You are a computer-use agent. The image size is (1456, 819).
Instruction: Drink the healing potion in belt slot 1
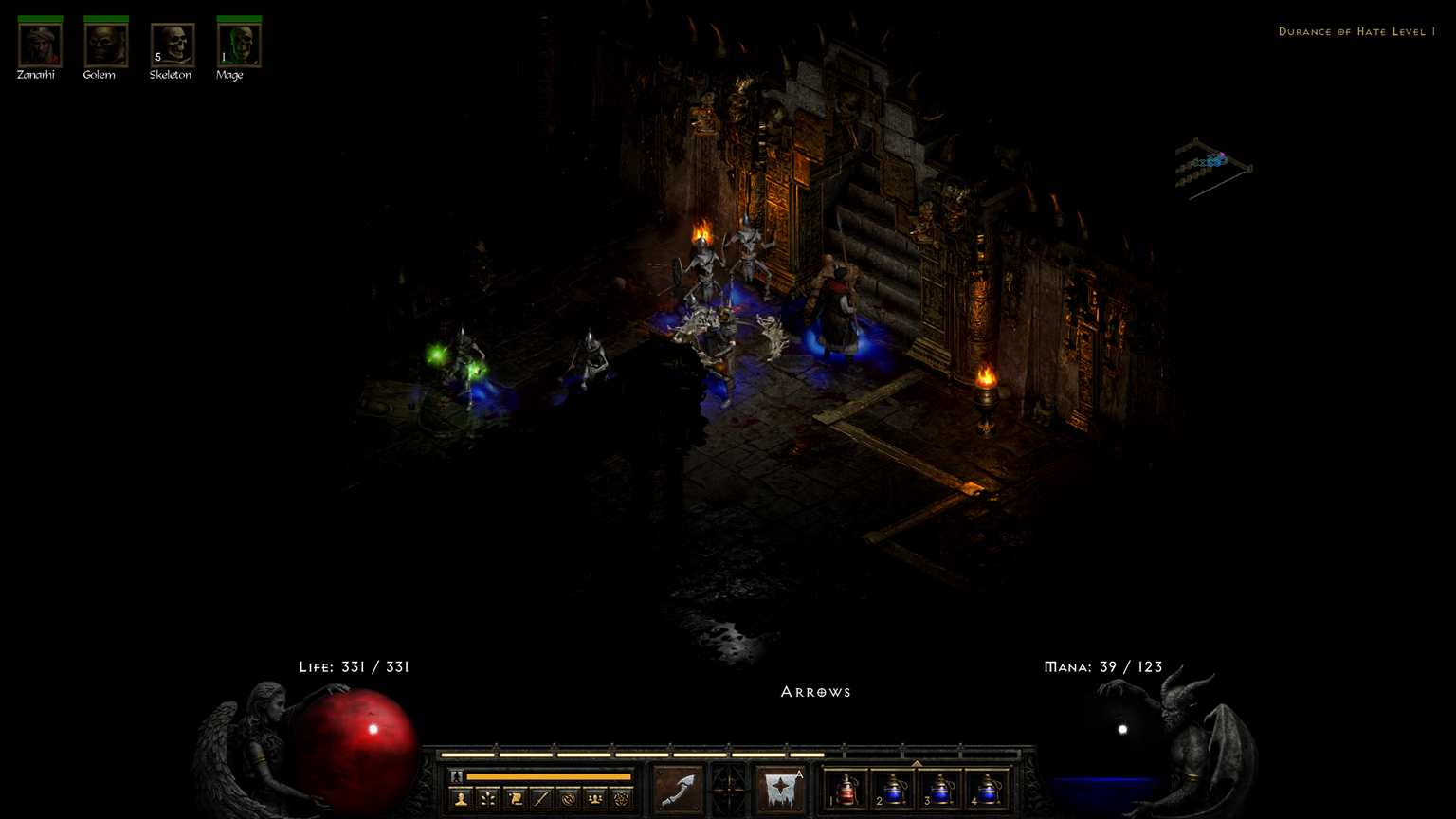pos(846,789)
